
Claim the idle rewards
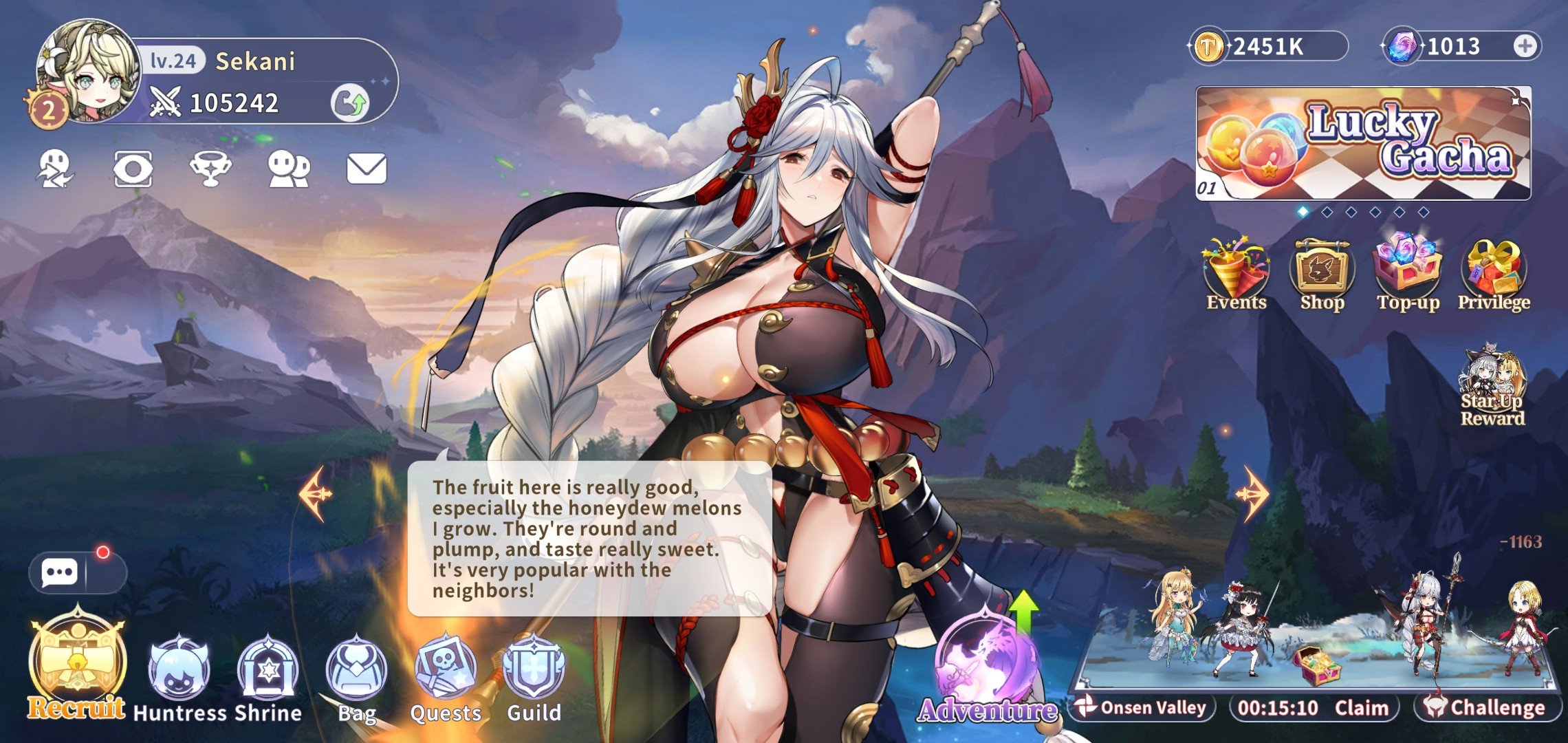pyautogui.click(x=1361, y=708)
